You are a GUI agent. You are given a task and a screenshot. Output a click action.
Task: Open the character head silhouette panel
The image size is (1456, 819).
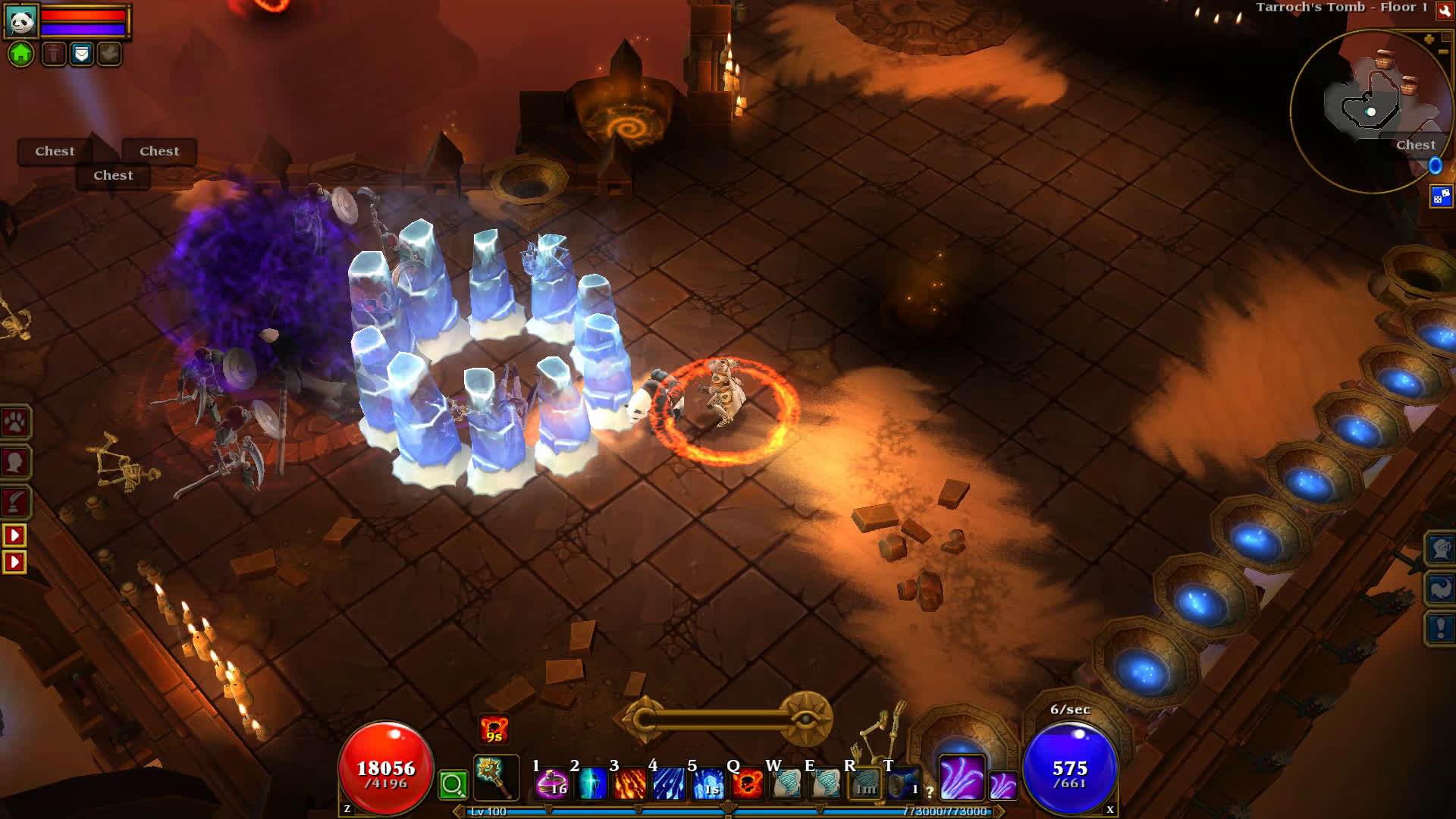click(x=15, y=462)
